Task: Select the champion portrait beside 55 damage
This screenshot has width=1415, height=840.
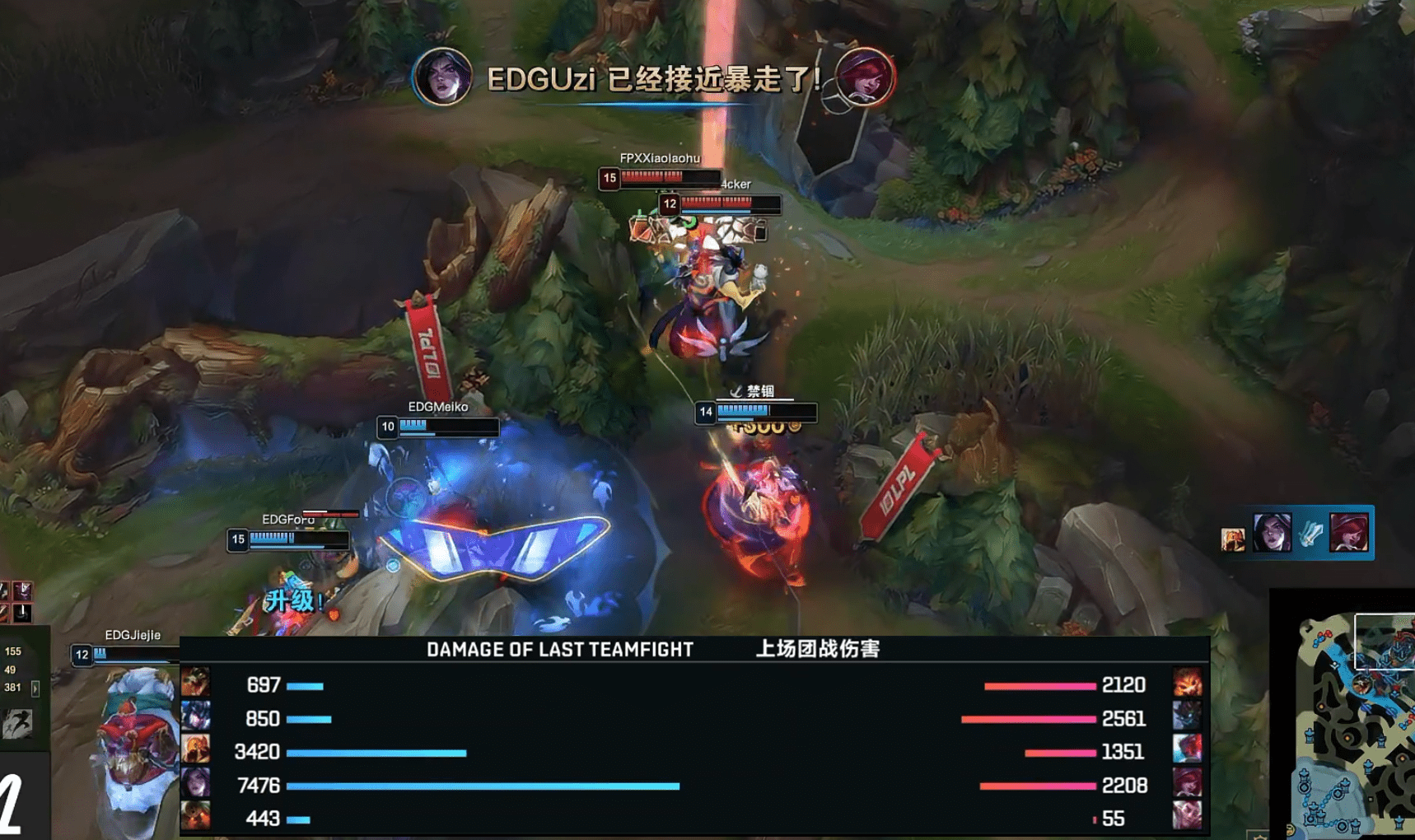Action: pyautogui.click(x=1187, y=817)
